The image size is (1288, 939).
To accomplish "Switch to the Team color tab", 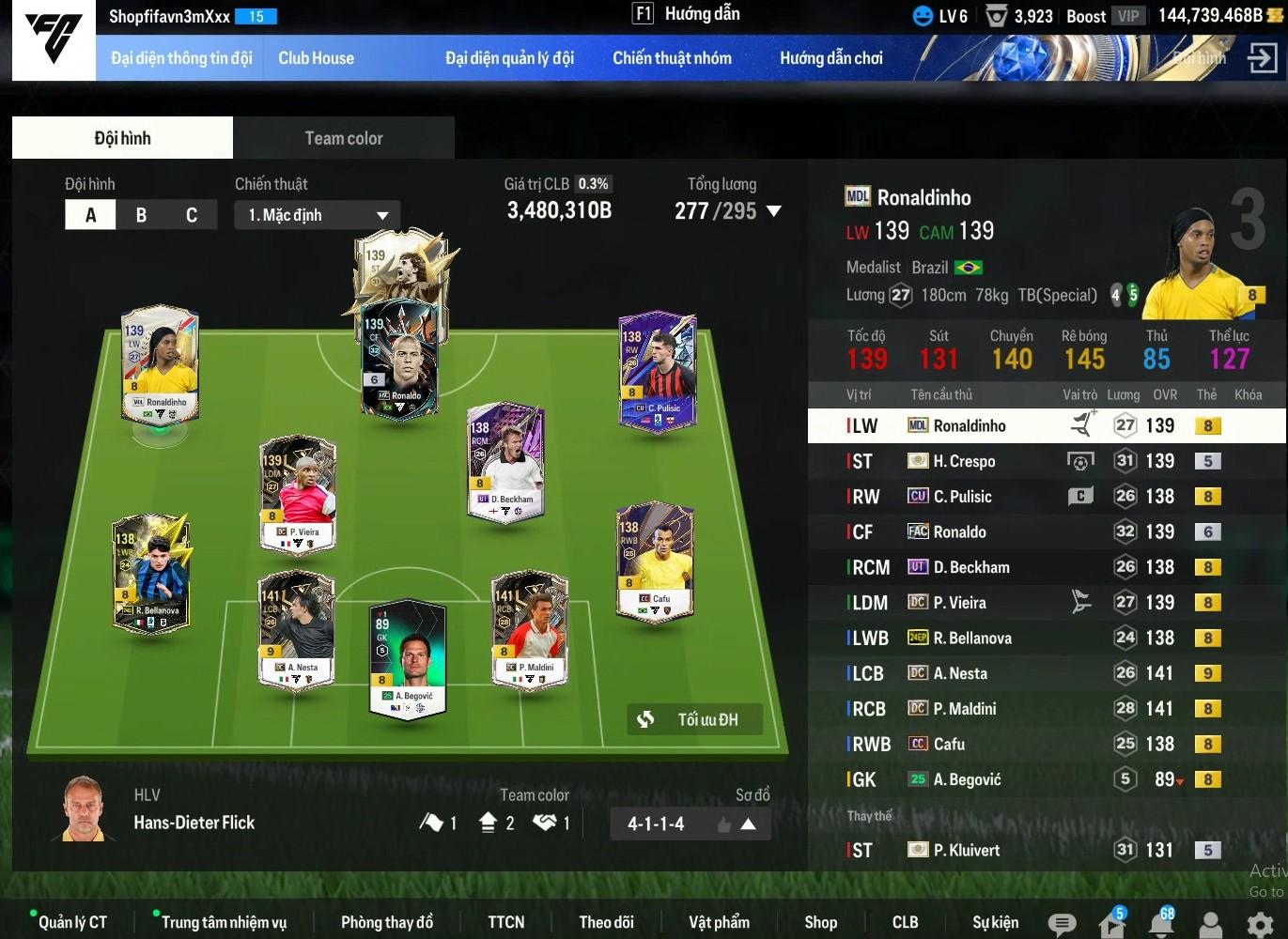I will click(x=344, y=138).
